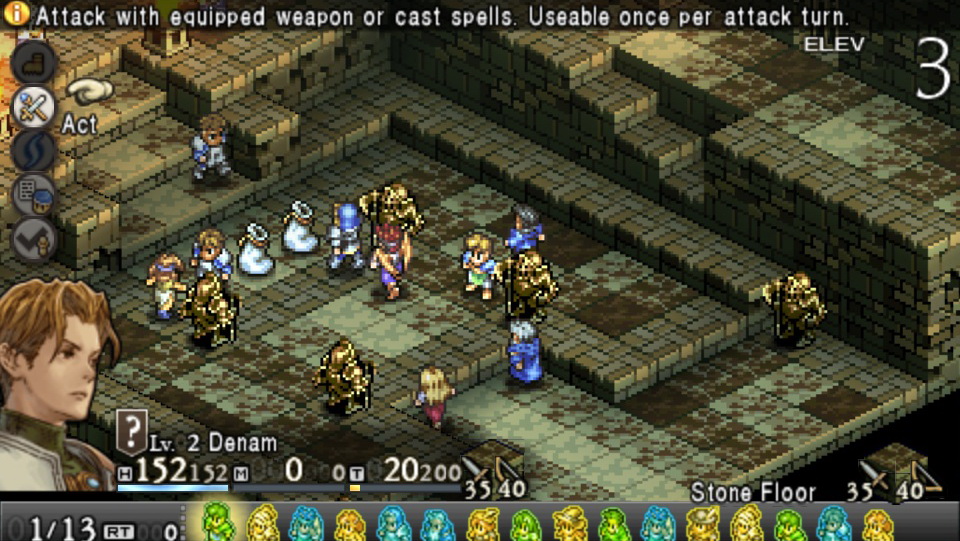End turn with the checkmark icon

33,240
